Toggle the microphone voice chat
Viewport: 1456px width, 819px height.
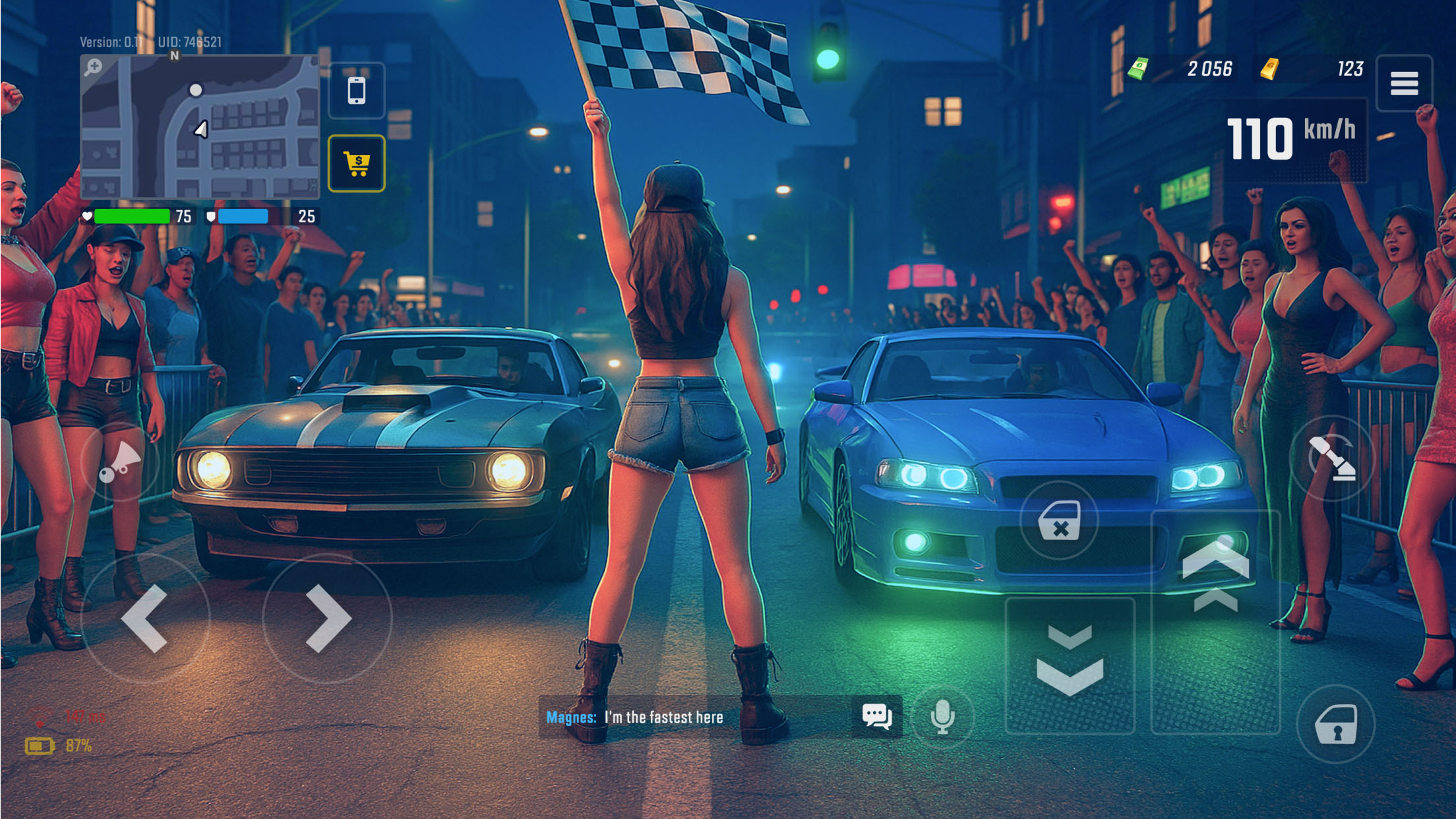click(942, 717)
